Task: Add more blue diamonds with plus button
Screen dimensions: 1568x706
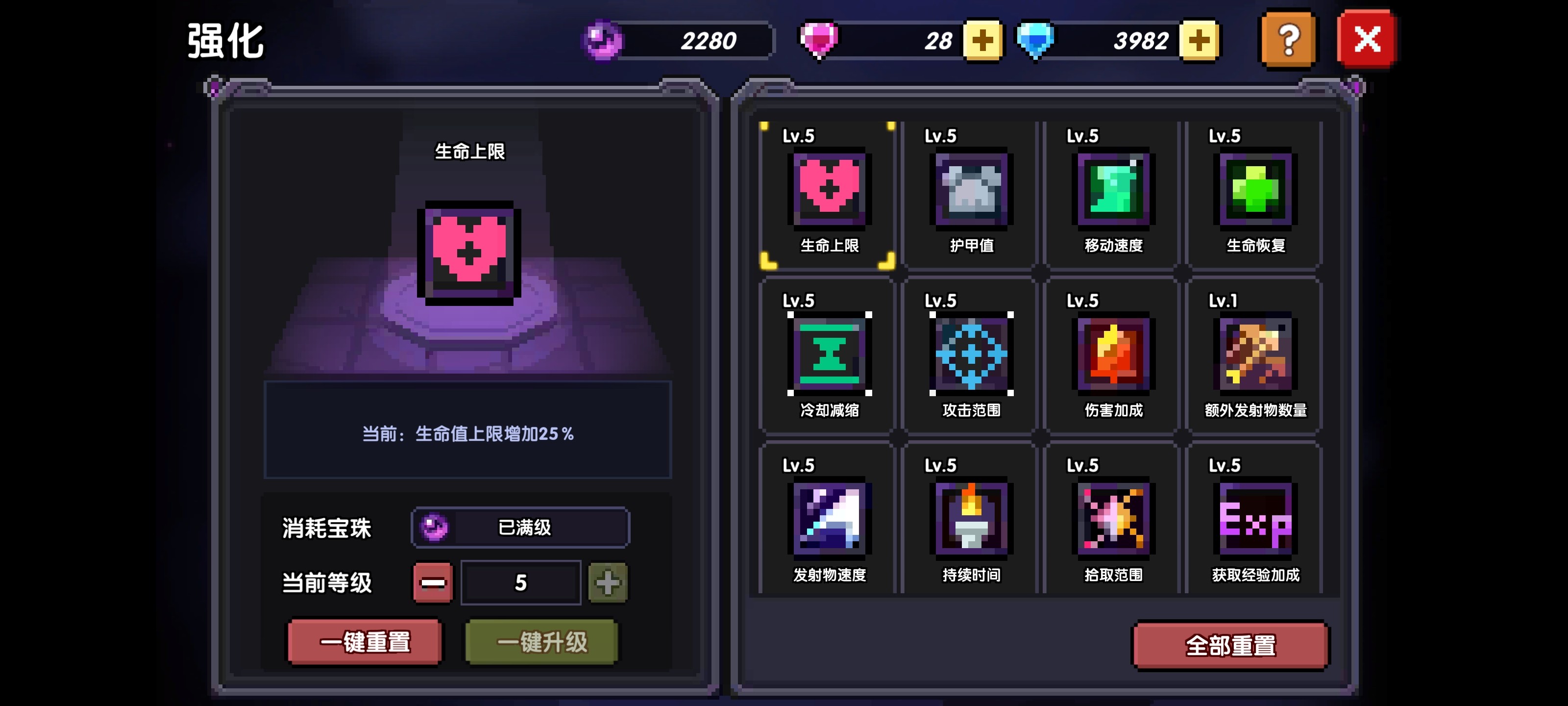Action: [1199, 41]
